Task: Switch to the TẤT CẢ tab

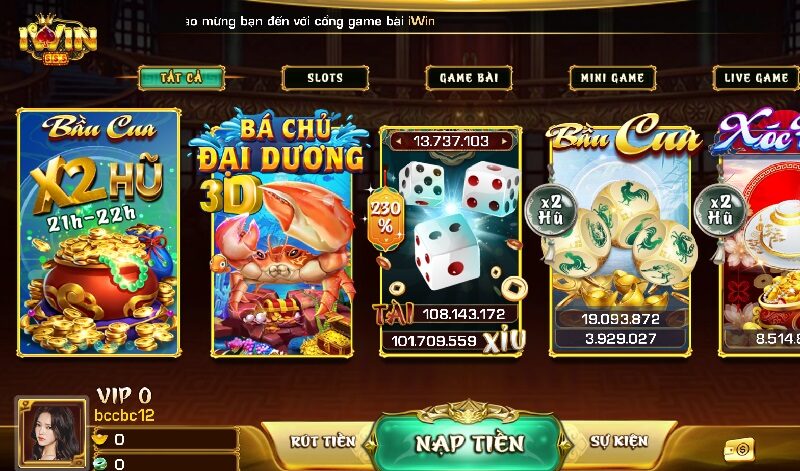Action: click(180, 78)
